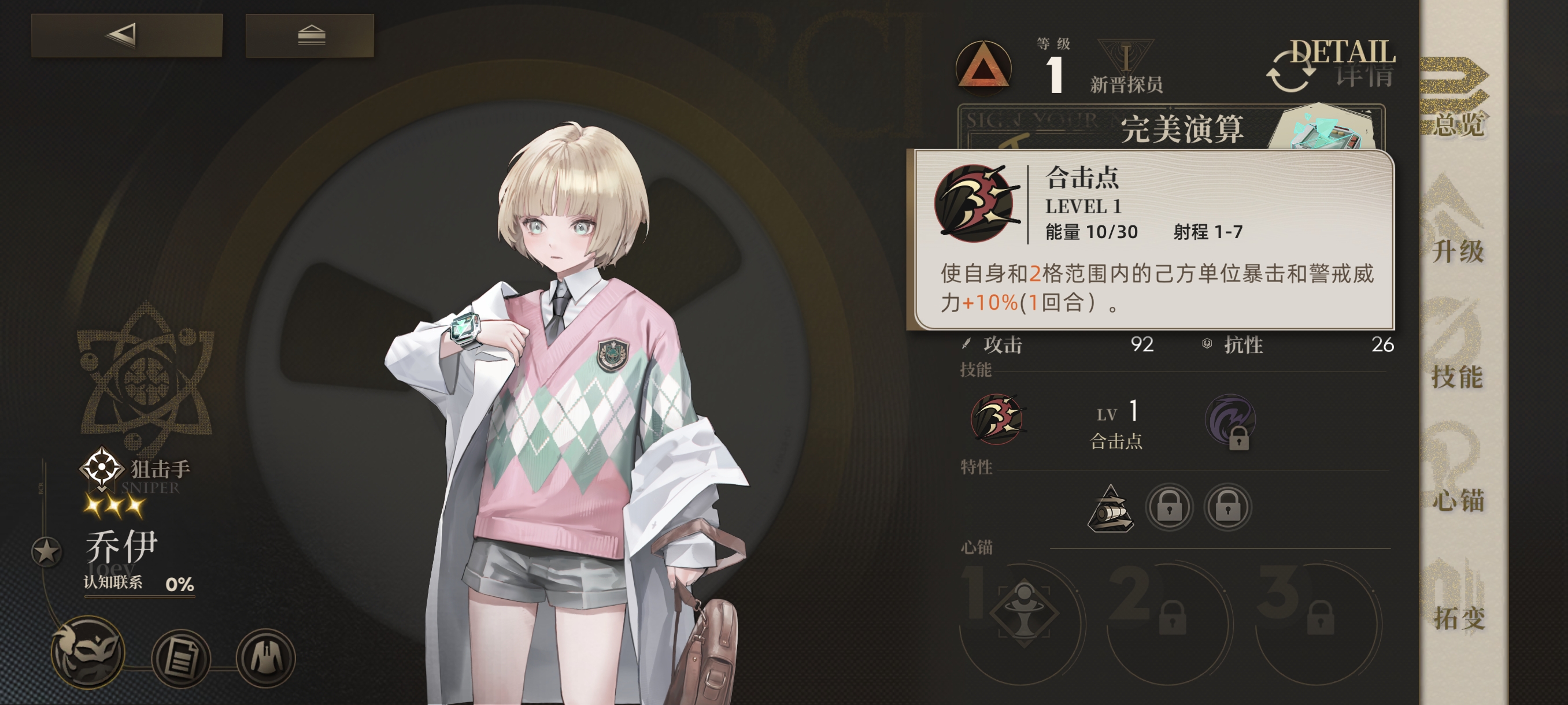
Task: Select the first 心锚 slot
Action: point(1024,613)
